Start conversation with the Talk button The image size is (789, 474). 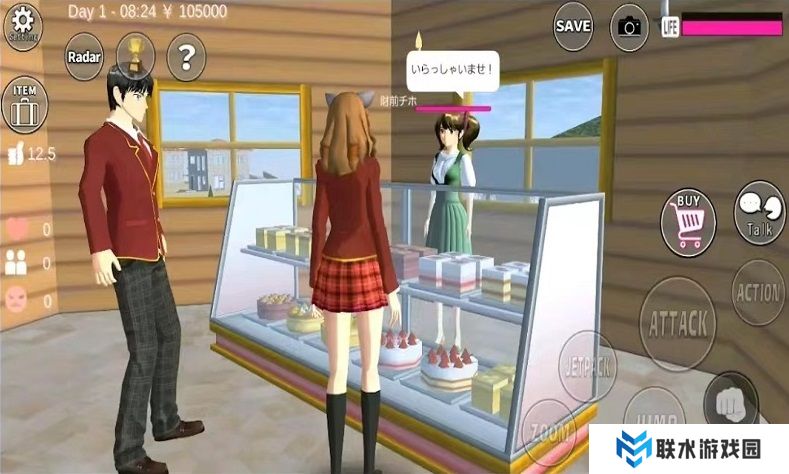(759, 213)
